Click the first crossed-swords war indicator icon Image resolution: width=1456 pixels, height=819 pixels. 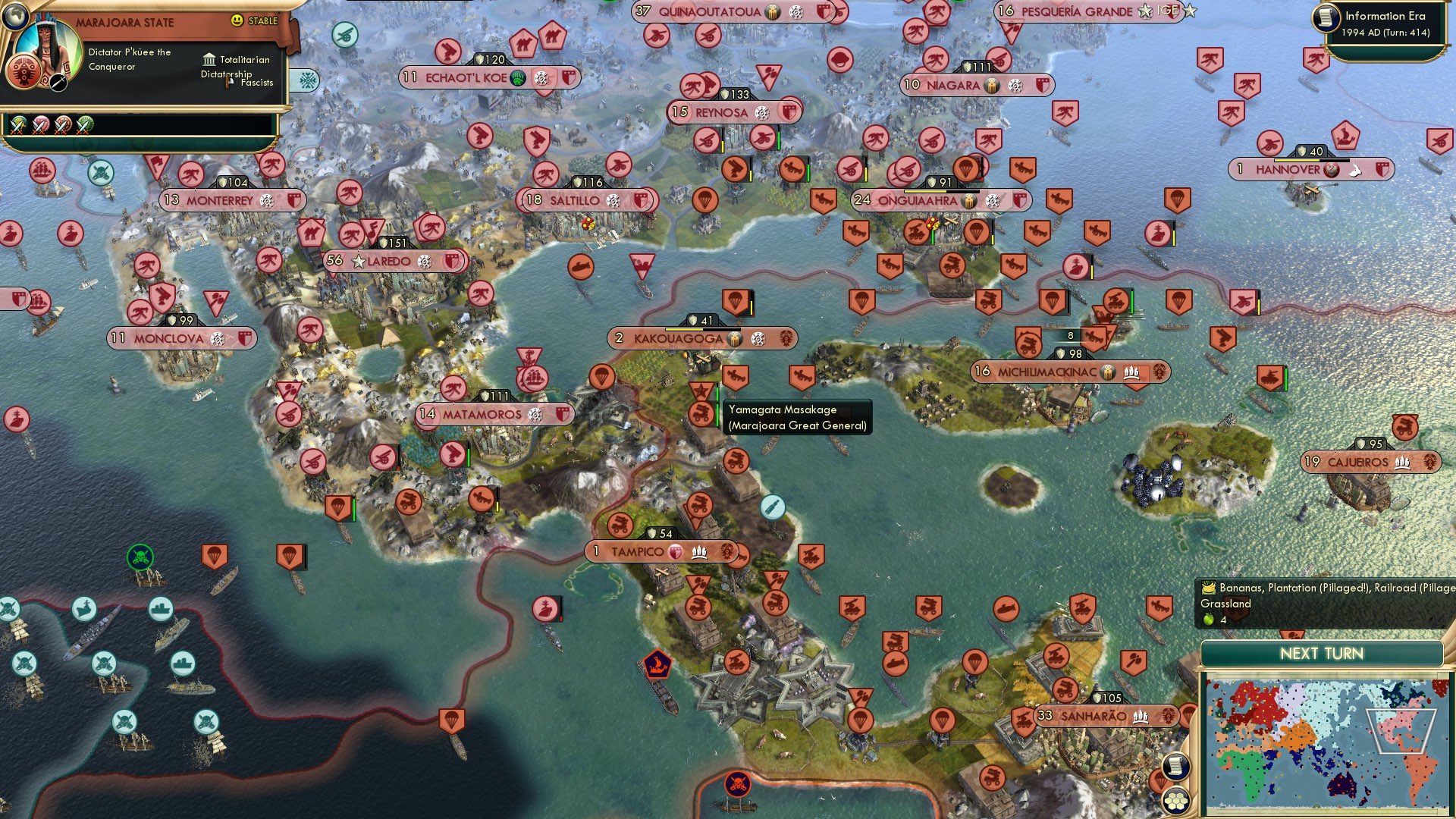tap(17, 127)
